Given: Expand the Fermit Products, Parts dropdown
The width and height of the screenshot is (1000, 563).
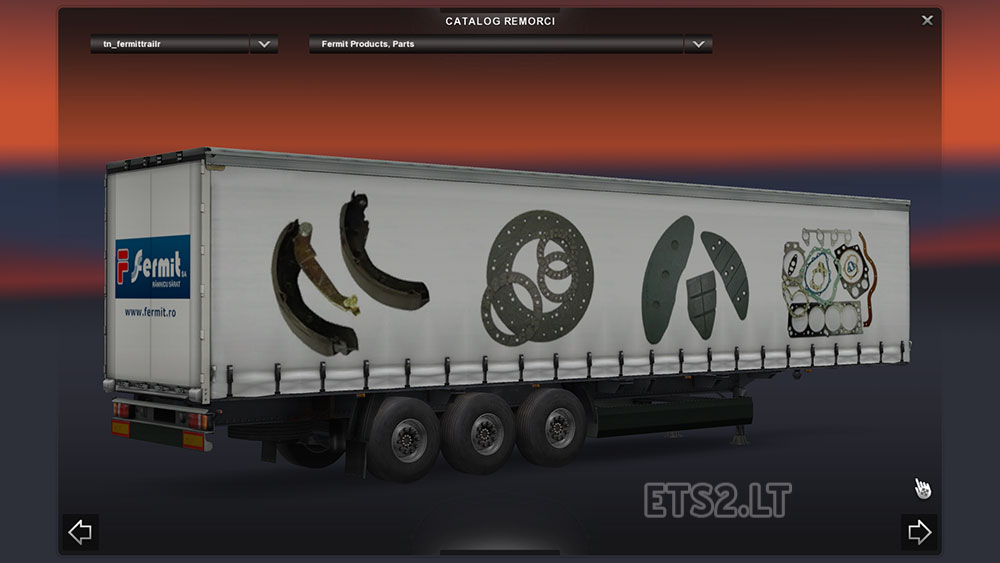Looking at the screenshot, I should 698,44.
